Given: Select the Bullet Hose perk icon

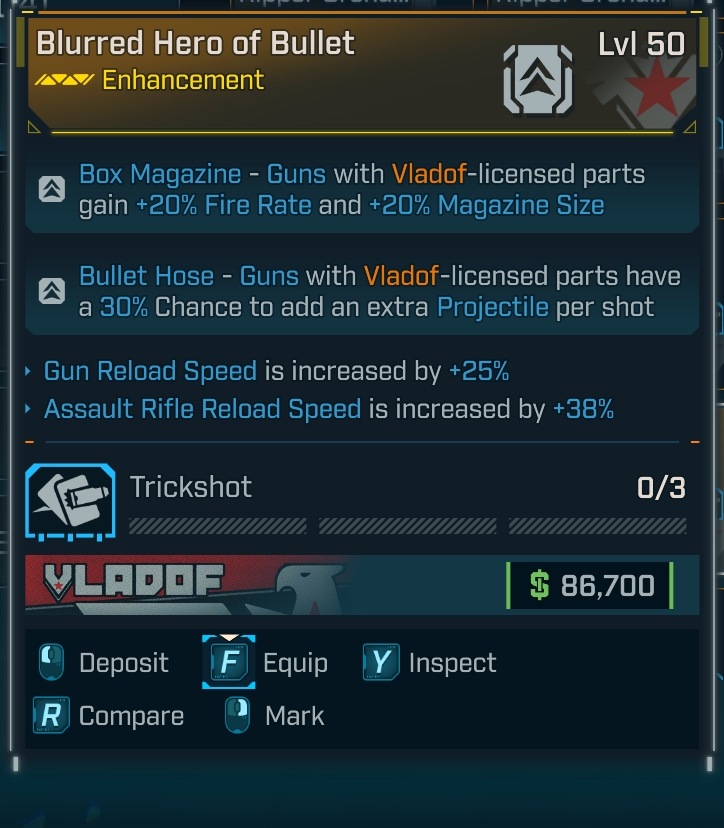Looking at the screenshot, I should coord(52,291).
